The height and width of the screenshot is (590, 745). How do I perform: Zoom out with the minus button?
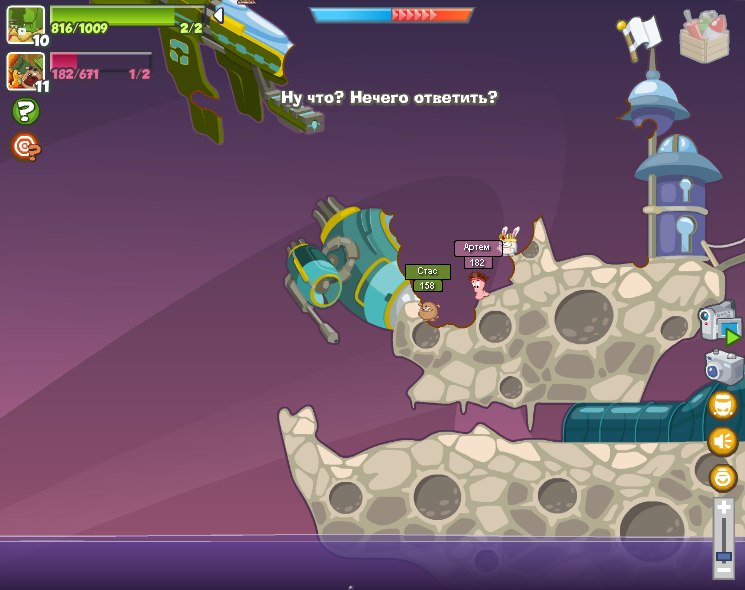[723, 571]
